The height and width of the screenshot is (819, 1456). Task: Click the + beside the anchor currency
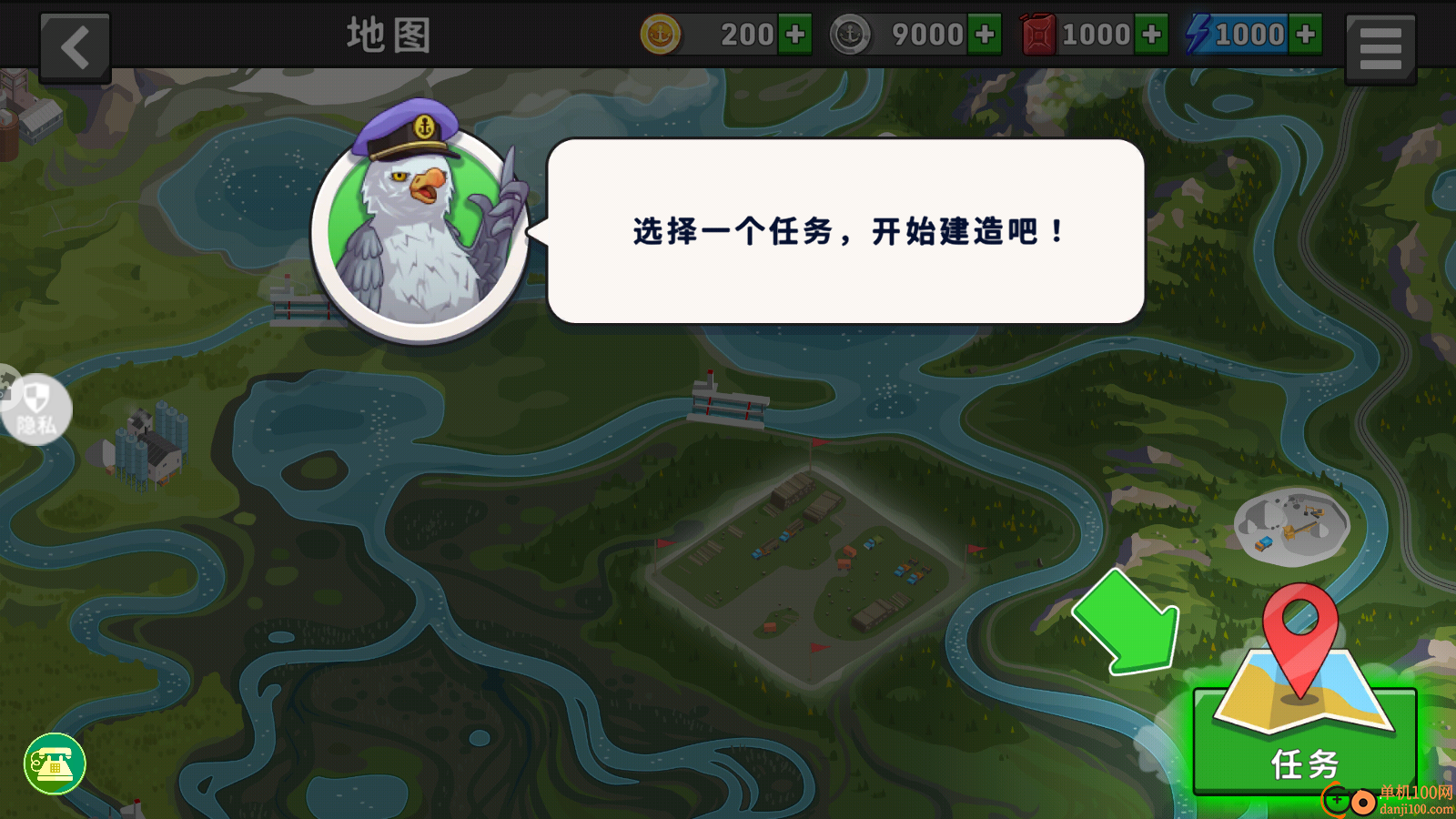point(986,34)
